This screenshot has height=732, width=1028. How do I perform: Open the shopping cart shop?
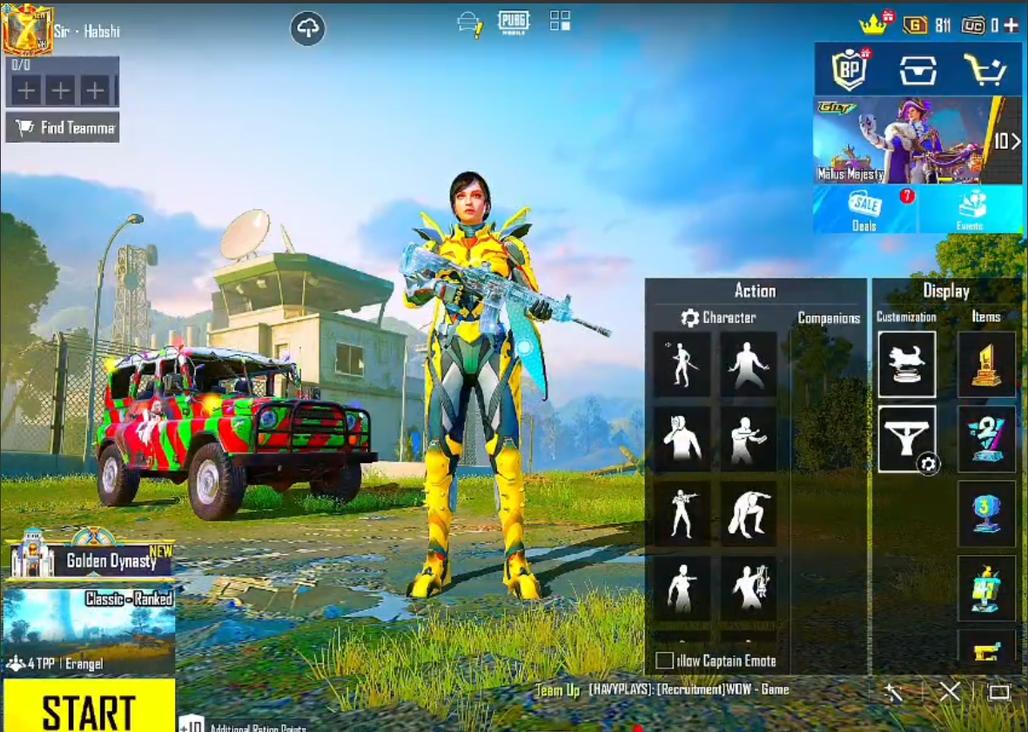point(983,70)
